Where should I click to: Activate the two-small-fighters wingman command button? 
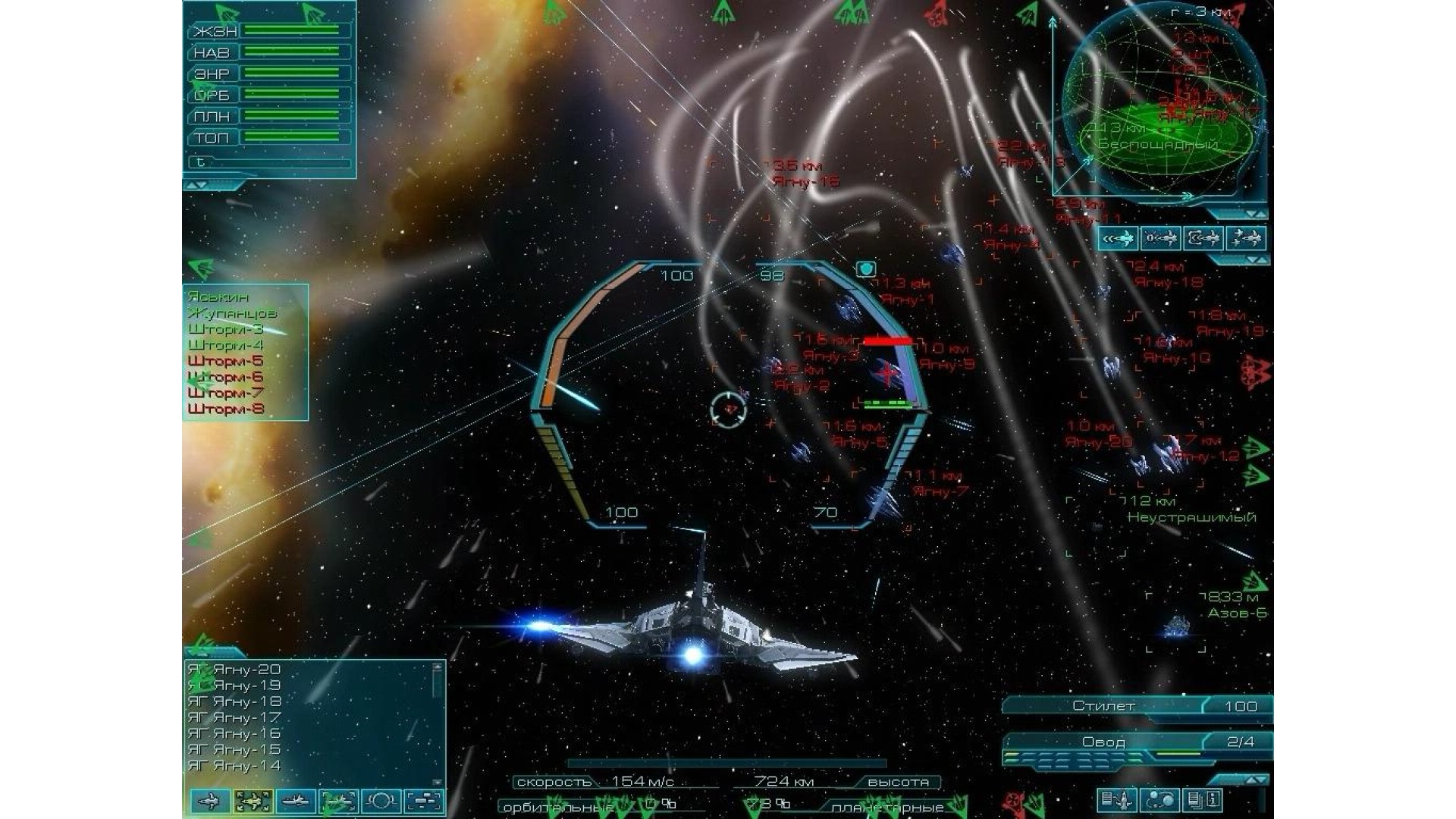(x=1245, y=239)
